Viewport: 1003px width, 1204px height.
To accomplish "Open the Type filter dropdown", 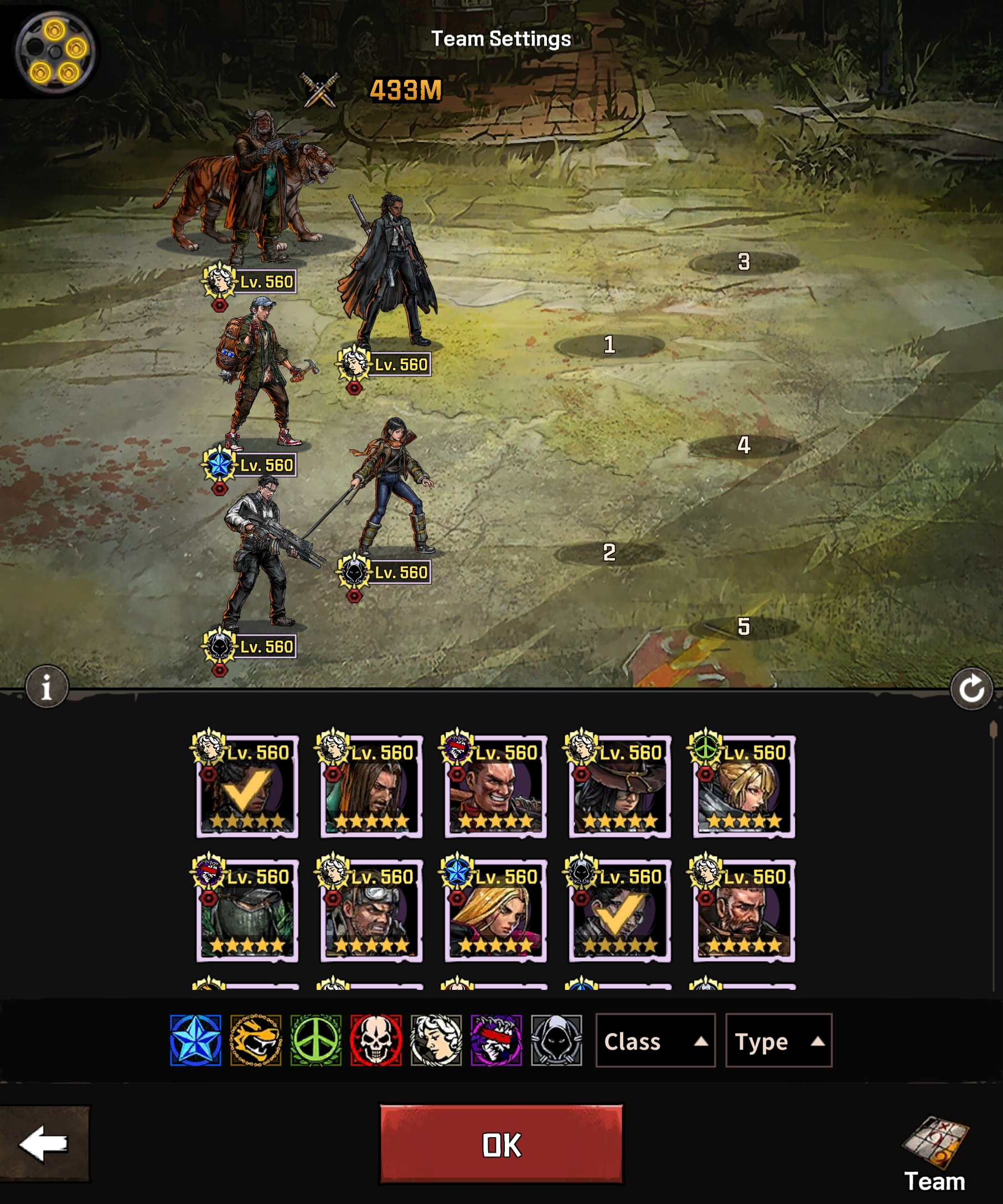I will click(x=778, y=1041).
